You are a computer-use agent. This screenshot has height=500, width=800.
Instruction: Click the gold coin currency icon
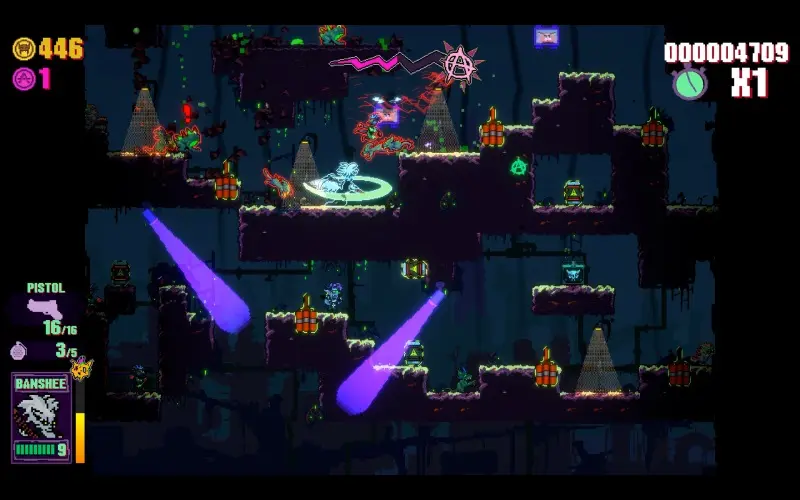pyautogui.click(x=23, y=48)
